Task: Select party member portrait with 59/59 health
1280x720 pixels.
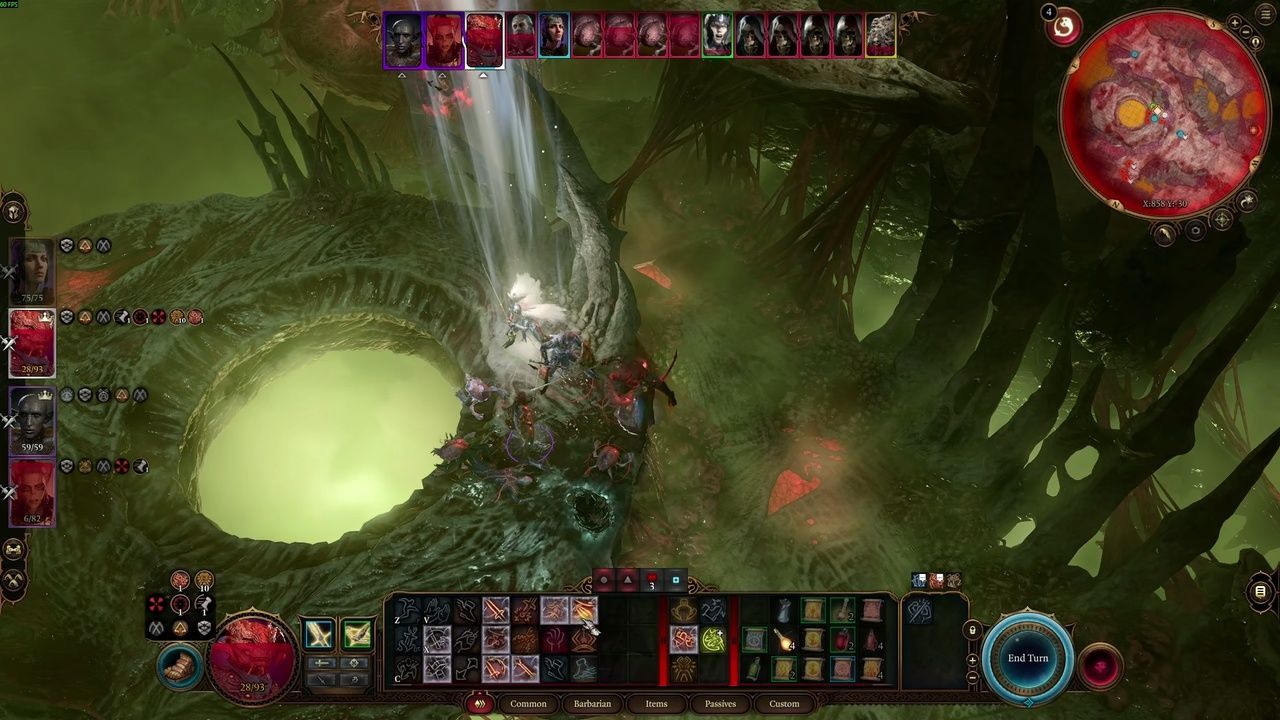Action: tap(32, 420)
